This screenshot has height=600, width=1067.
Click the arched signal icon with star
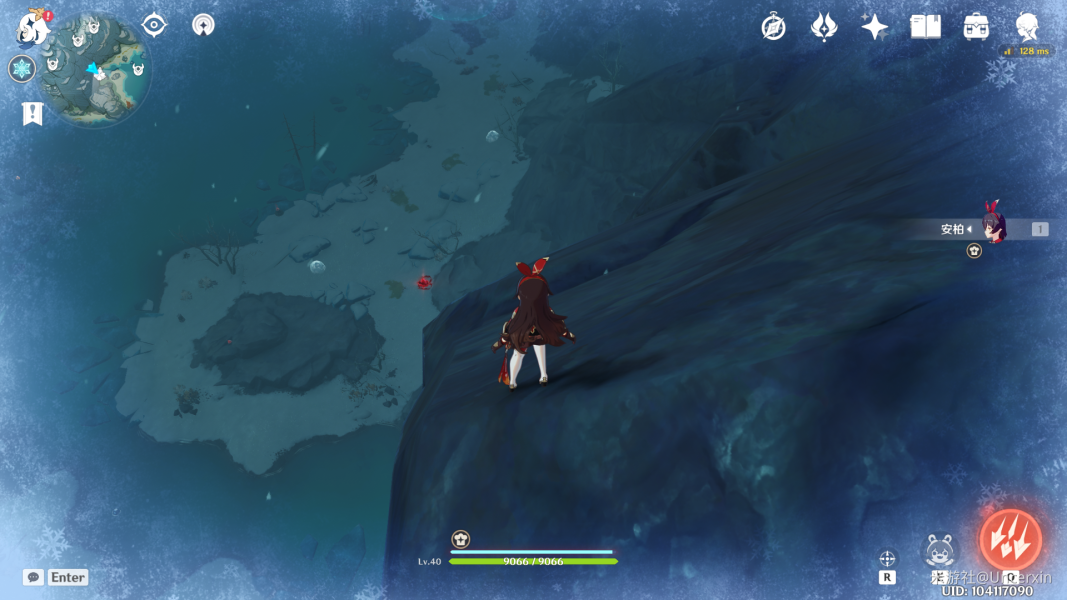pyautogui.click(x=203, y=25)
